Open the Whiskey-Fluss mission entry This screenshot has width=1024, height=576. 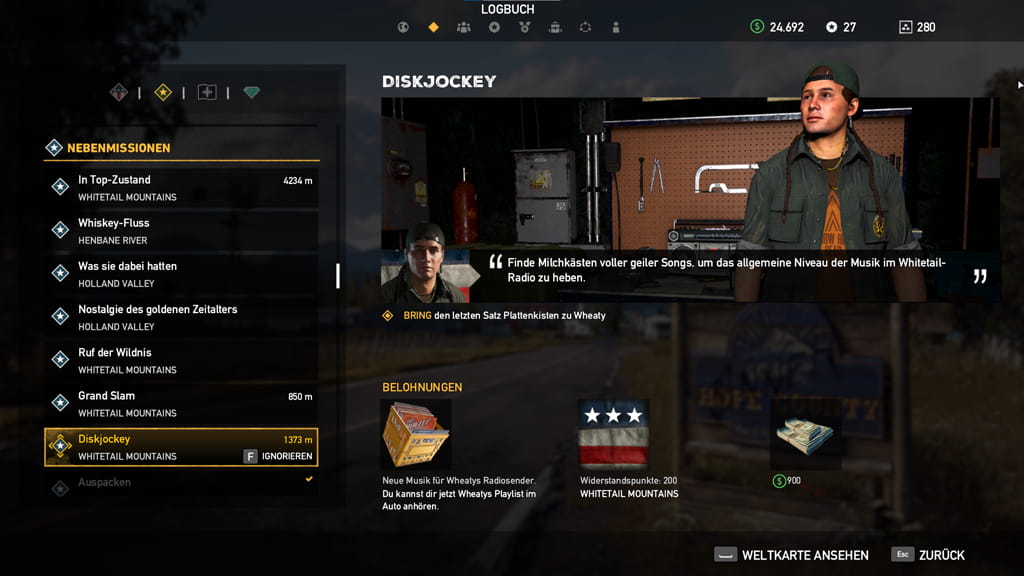[182, 230]
